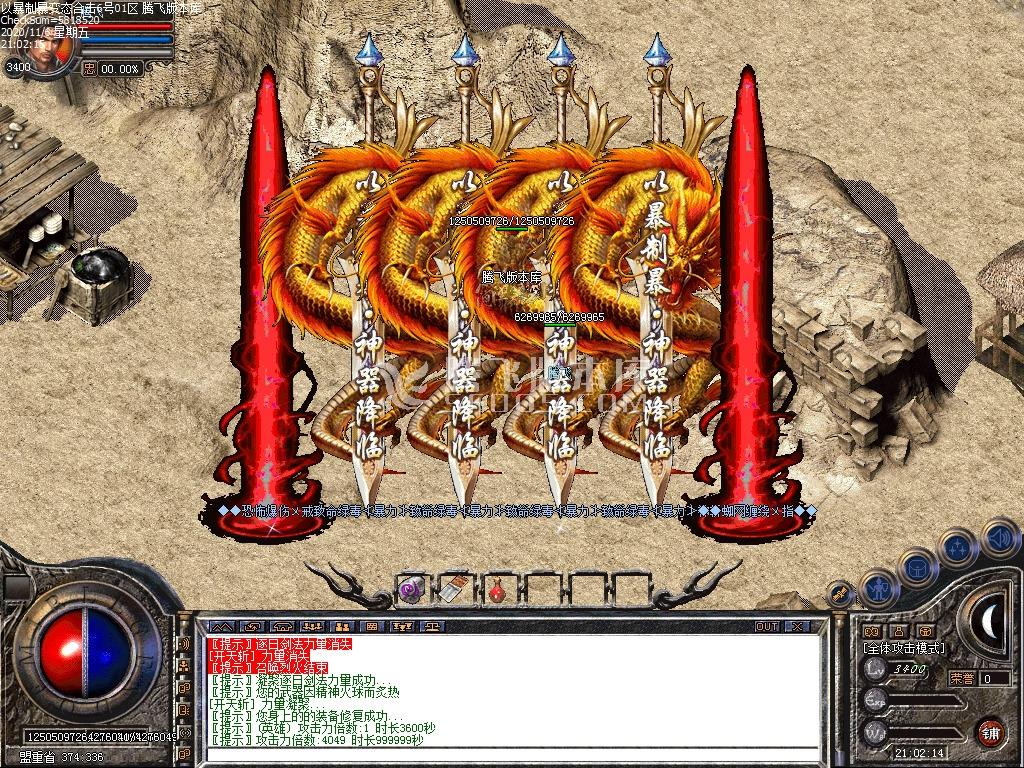The width and height of the screenshot is (1024, 768).
Task: Use the scroll item in the belt
Action: click(455, 589)
